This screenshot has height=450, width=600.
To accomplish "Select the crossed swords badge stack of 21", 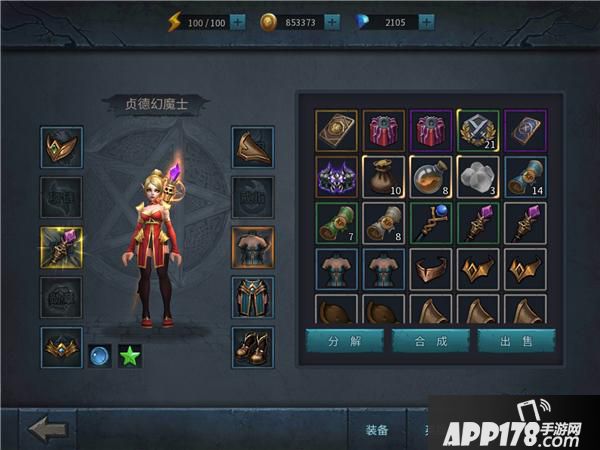I will pyautogui.click(x=478, y=130).
